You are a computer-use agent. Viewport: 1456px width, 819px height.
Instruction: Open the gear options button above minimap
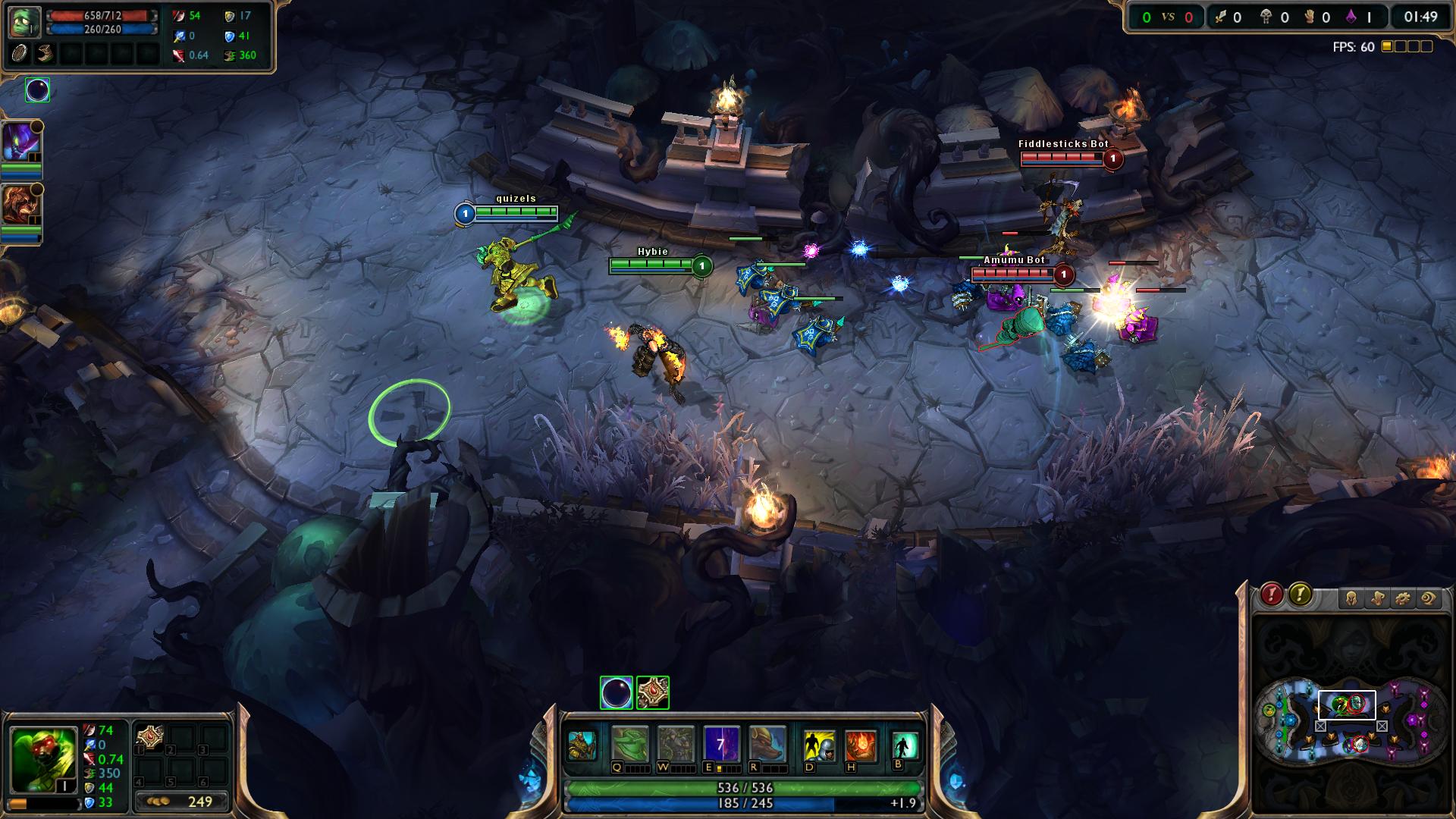click(x=1402, y=599)
